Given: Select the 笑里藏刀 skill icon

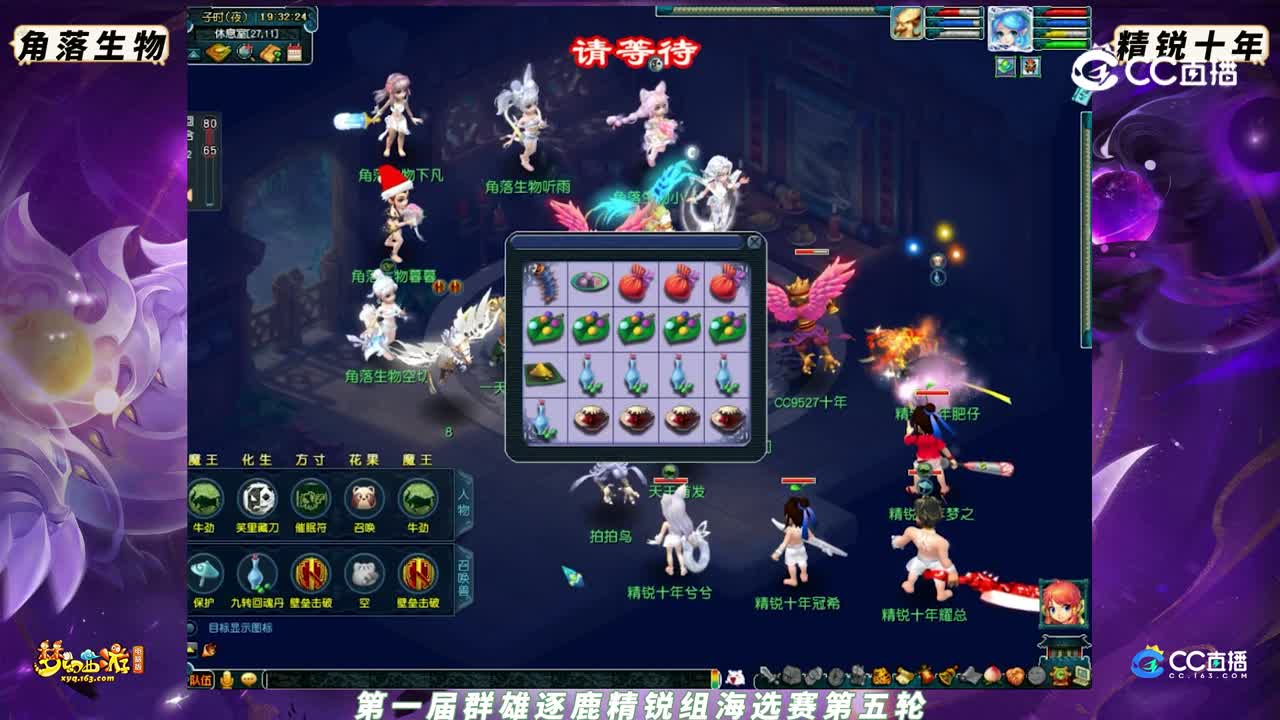Looking at the screenshot, I should click(x=257, y=498).
